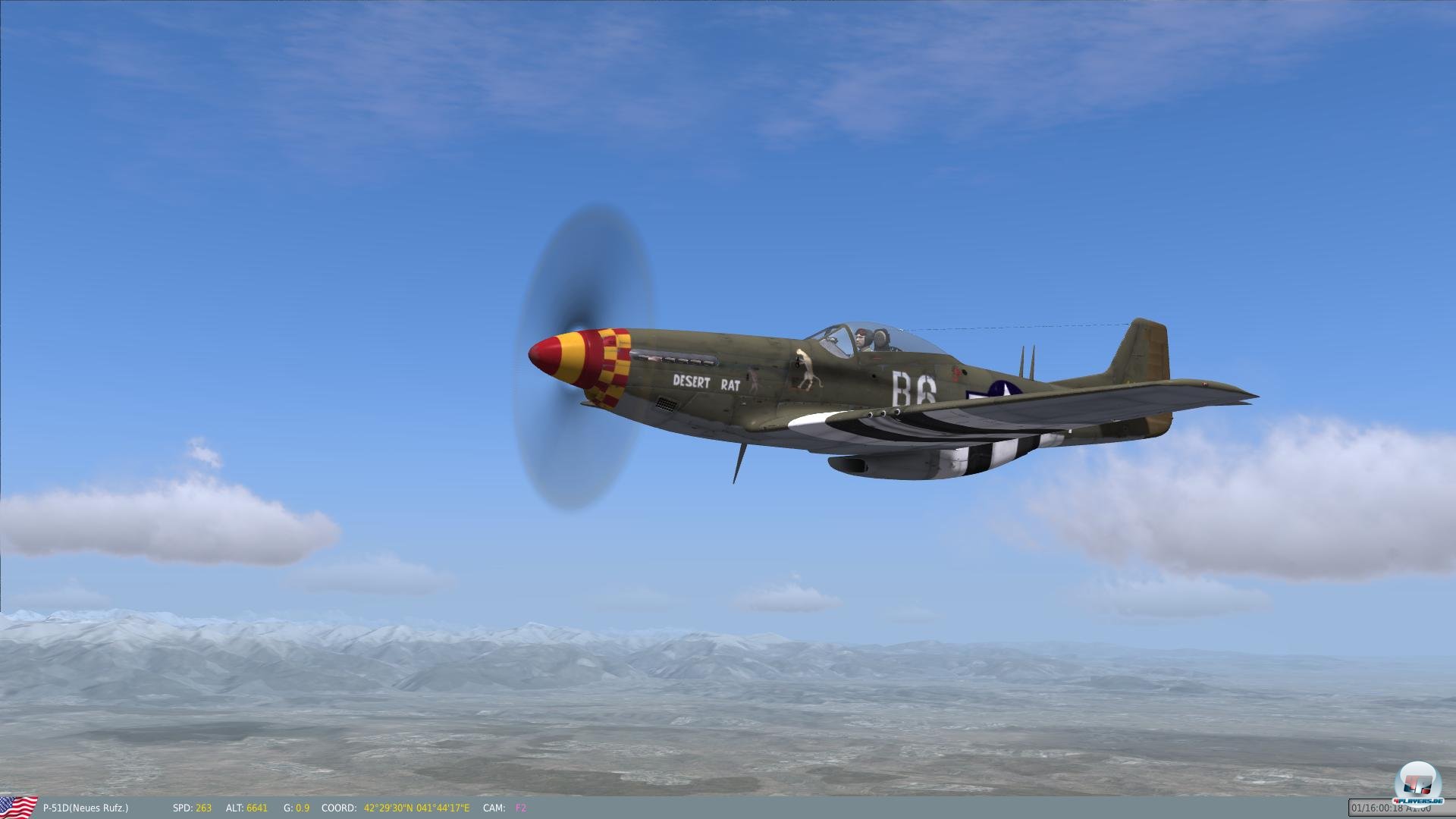This screenshot has height=819, width=1456.
Task: Click the altitude value 6641
Action: point(257,808)
